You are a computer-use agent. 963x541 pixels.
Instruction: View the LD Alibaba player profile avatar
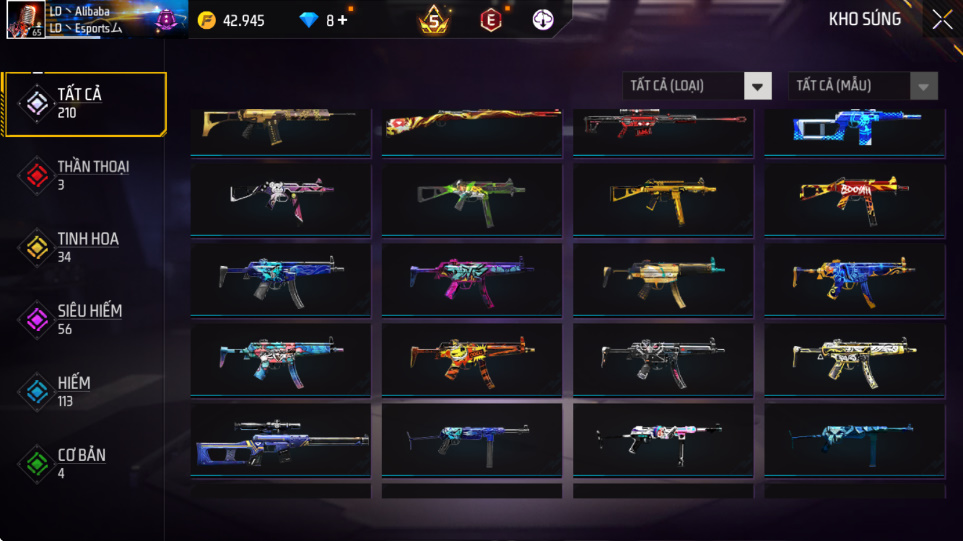point(24,20)
